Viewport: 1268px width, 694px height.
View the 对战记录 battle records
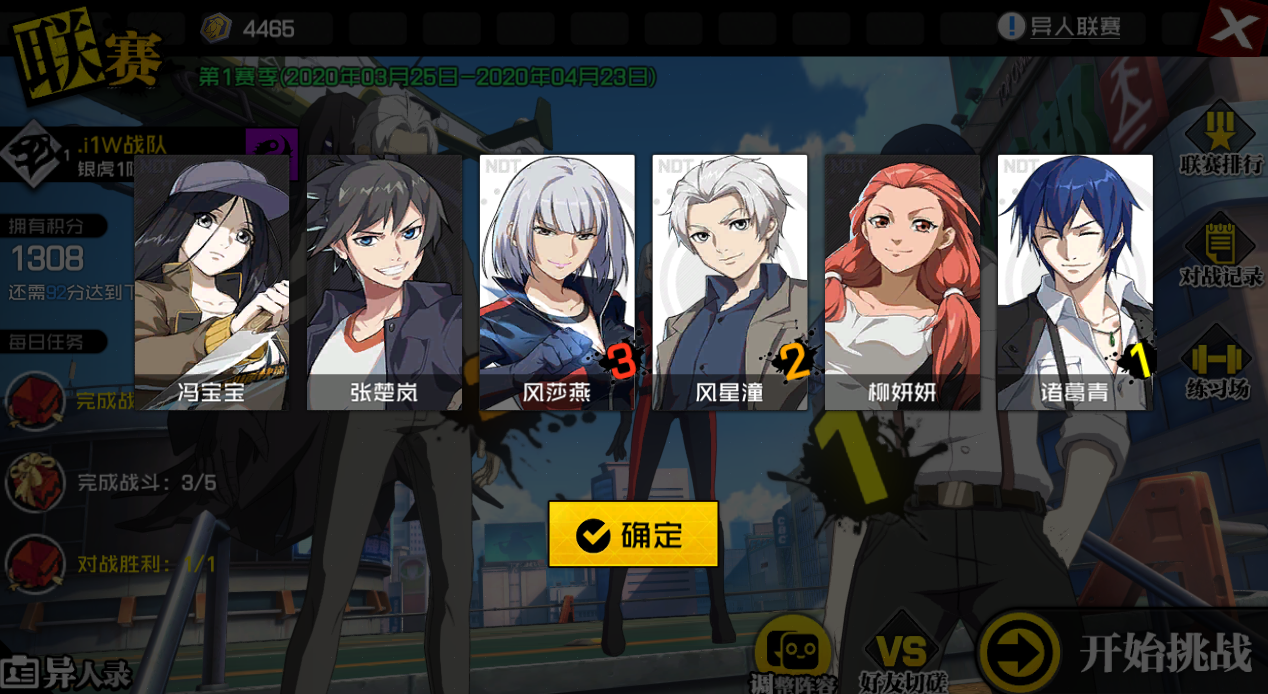(x=1220, y=252)
